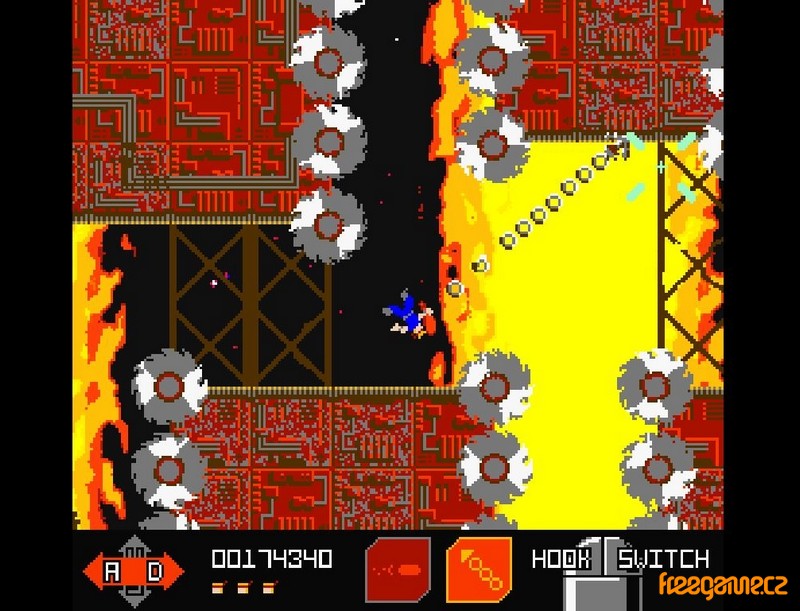
Task: Select the red blaster weapon icon
Action: point(398,570)
